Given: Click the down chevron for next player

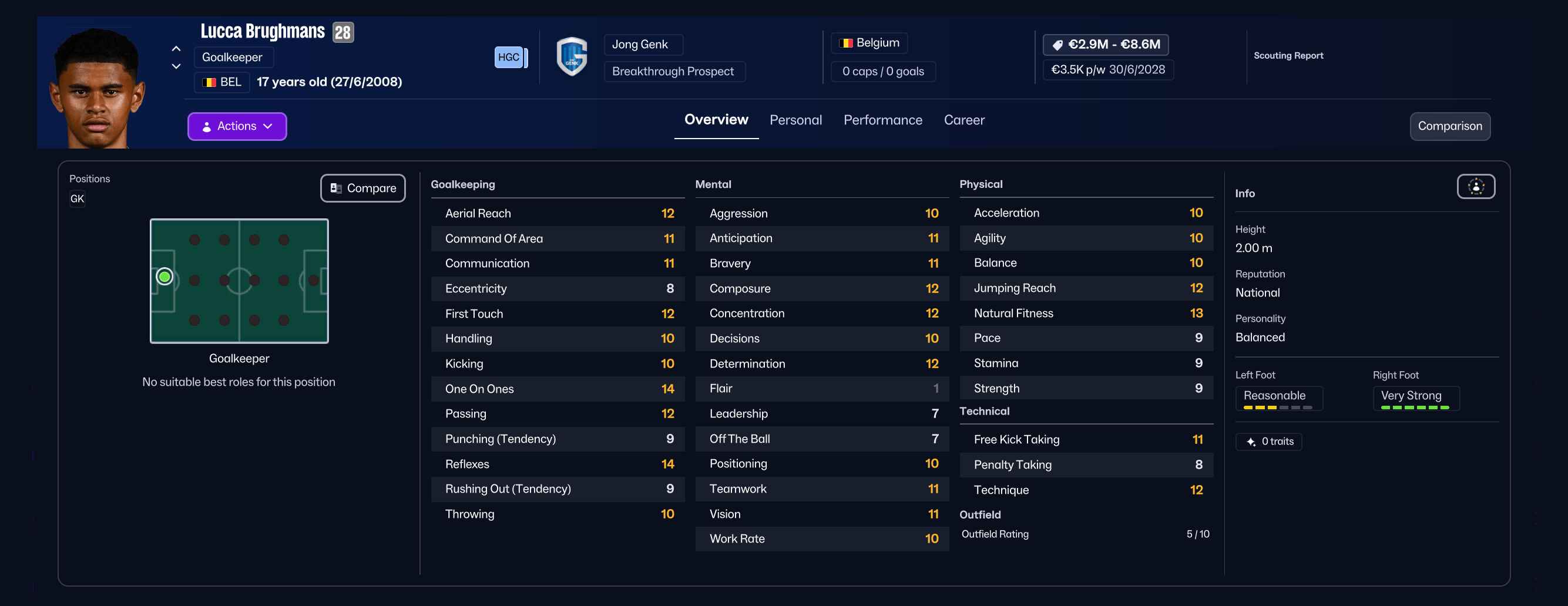Looking at the screenshot, I should pos(175,66).
